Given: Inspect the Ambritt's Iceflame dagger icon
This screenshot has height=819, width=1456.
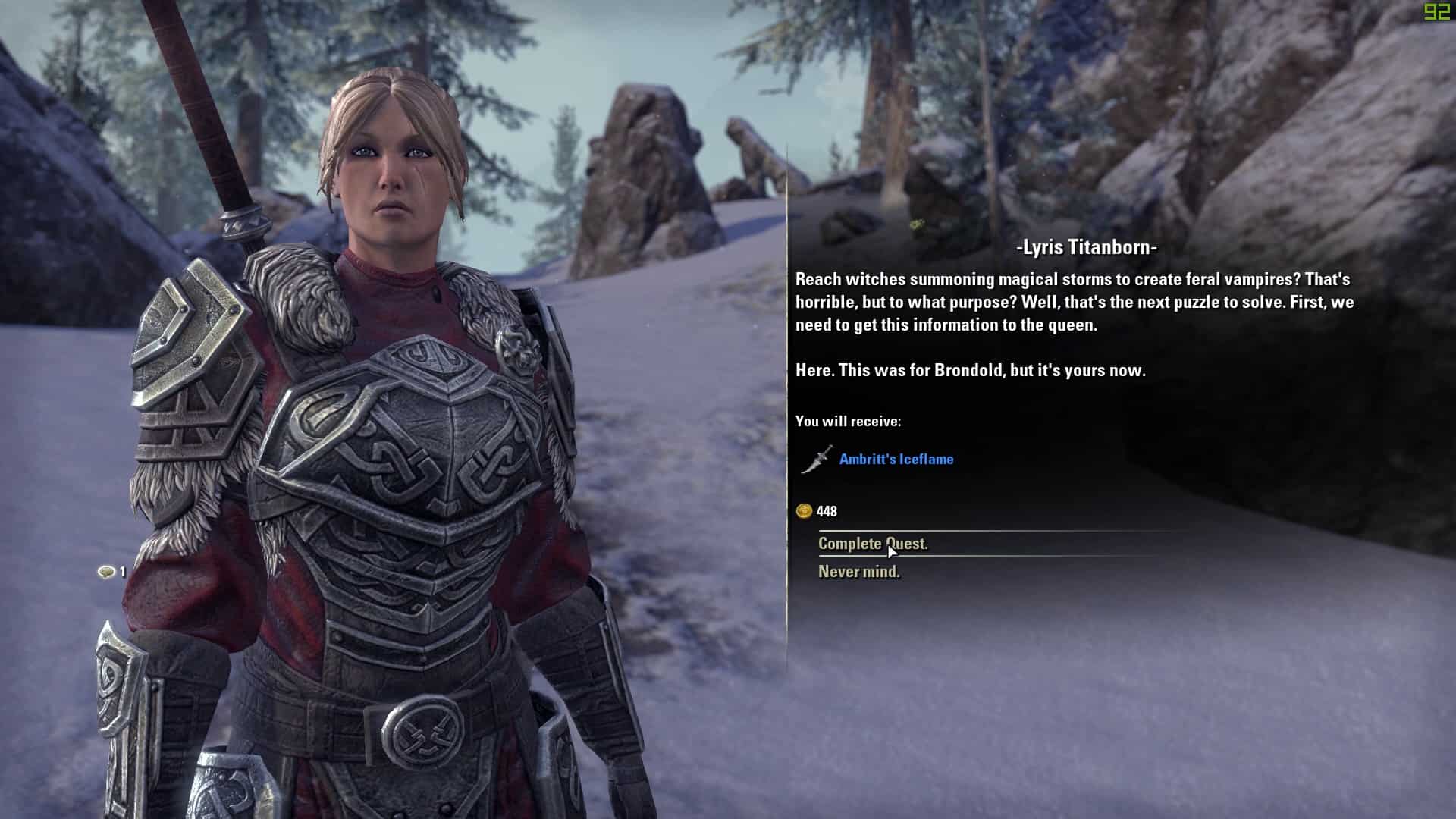Looking at the screenshot, I should (x=817, y=460).
